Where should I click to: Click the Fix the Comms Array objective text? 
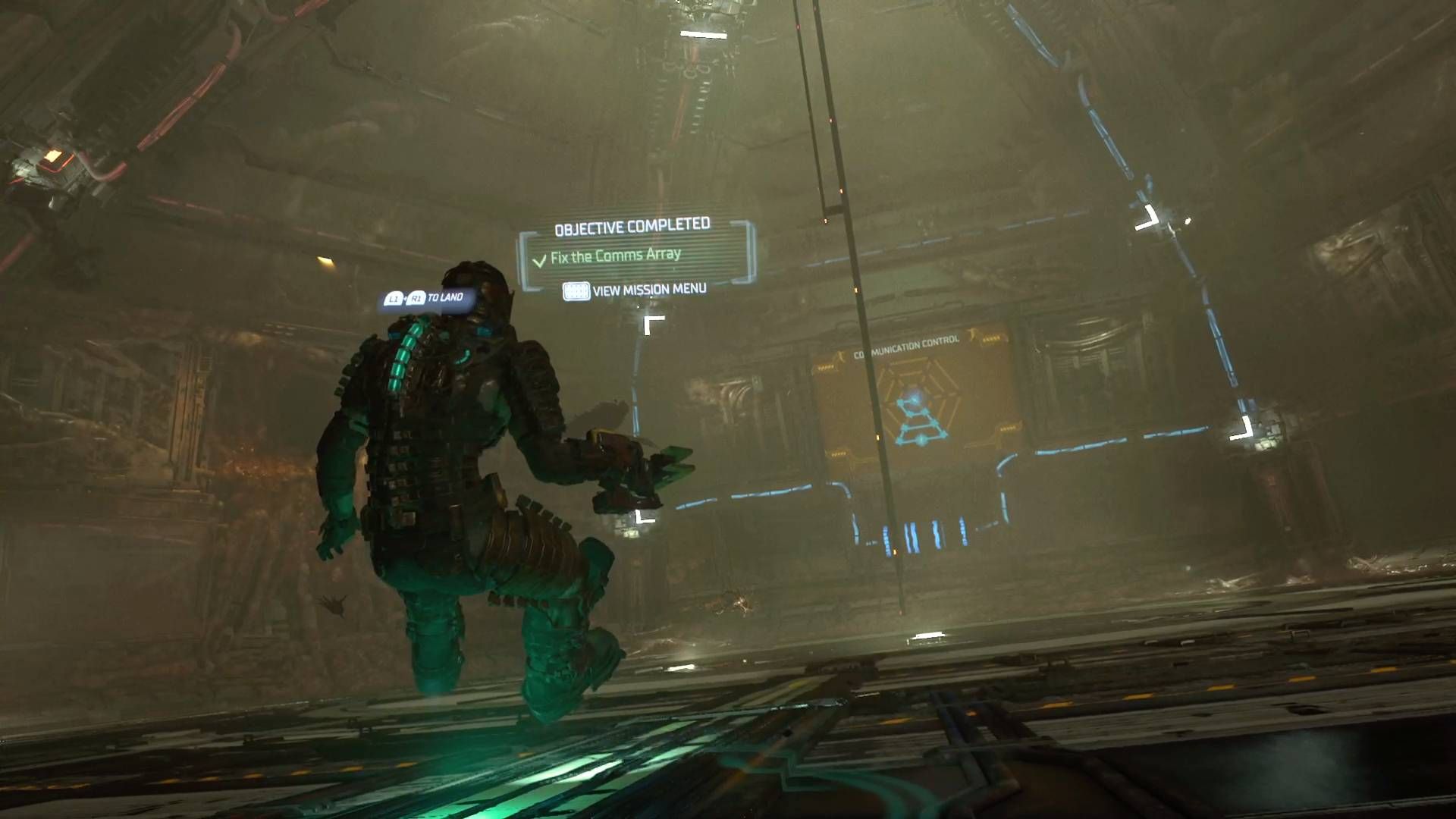click(614, 257)
